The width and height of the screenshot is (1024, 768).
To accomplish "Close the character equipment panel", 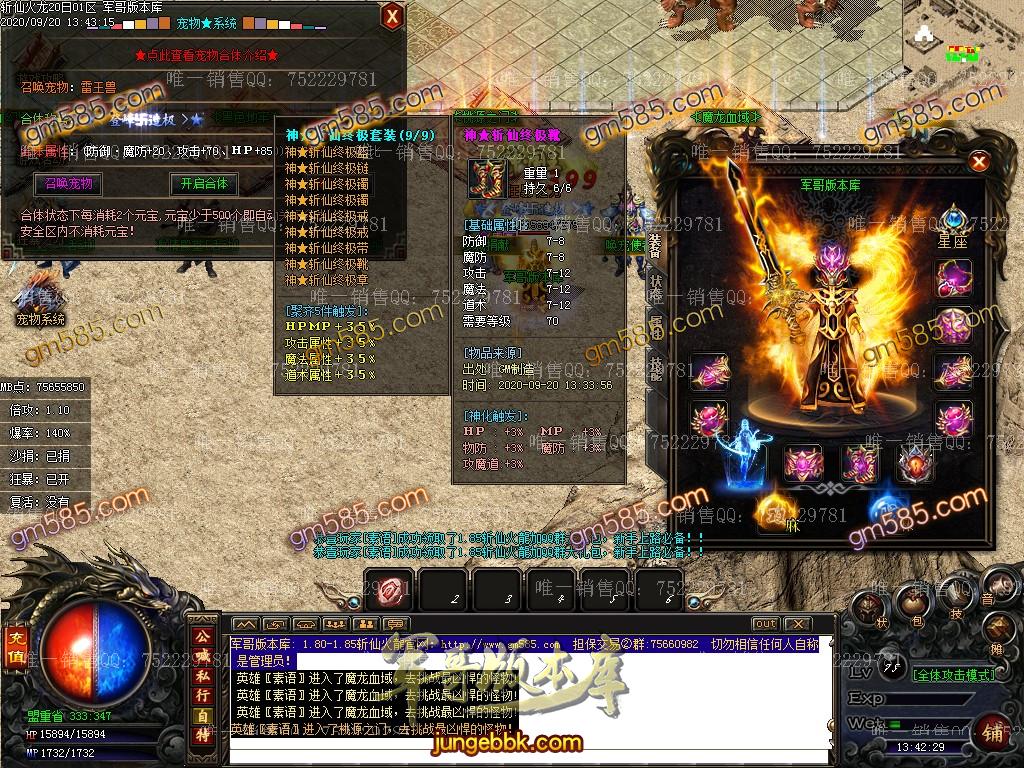I will 979,161.
